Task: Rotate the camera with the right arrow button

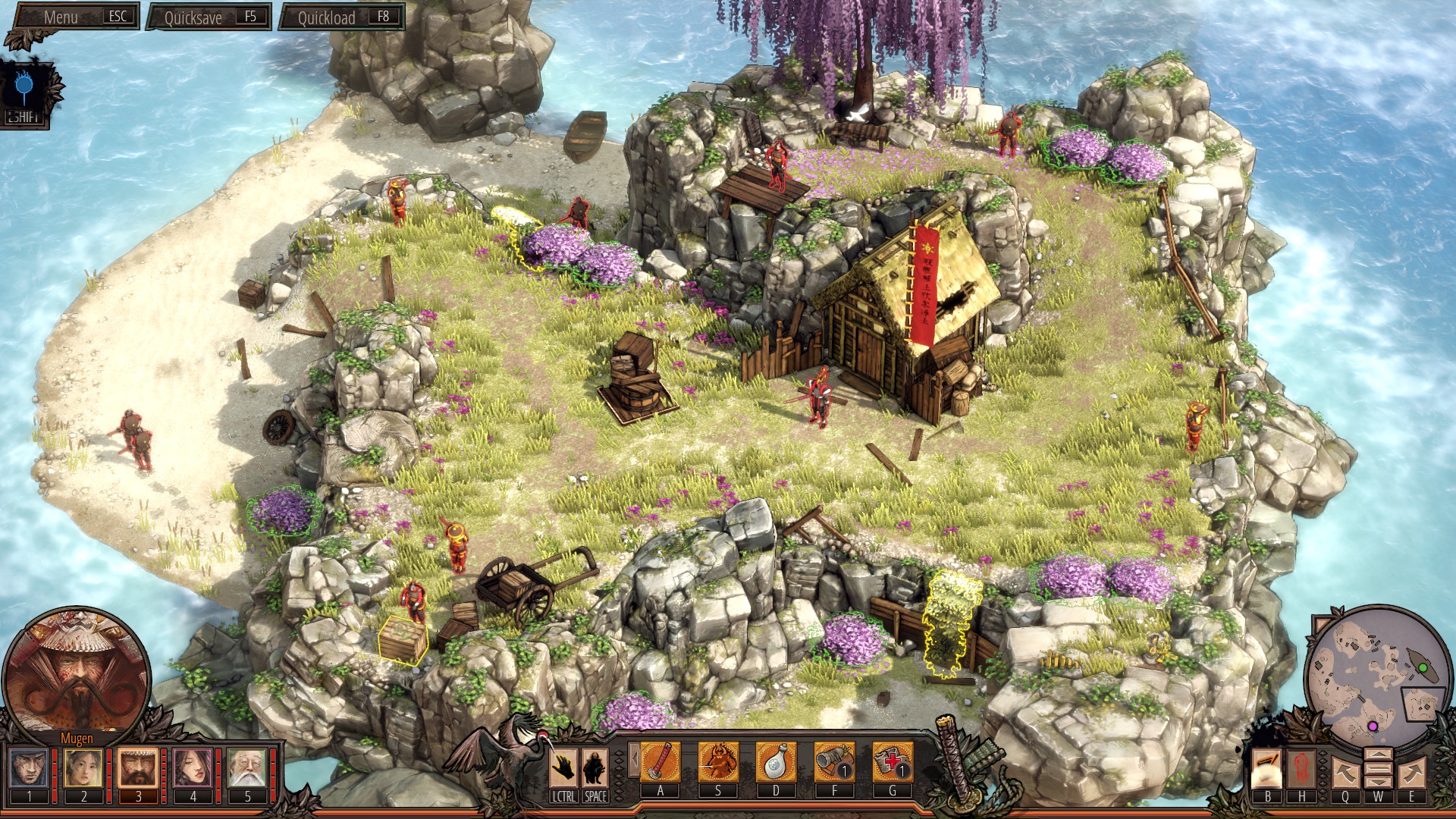Action: pos(1411,773)
